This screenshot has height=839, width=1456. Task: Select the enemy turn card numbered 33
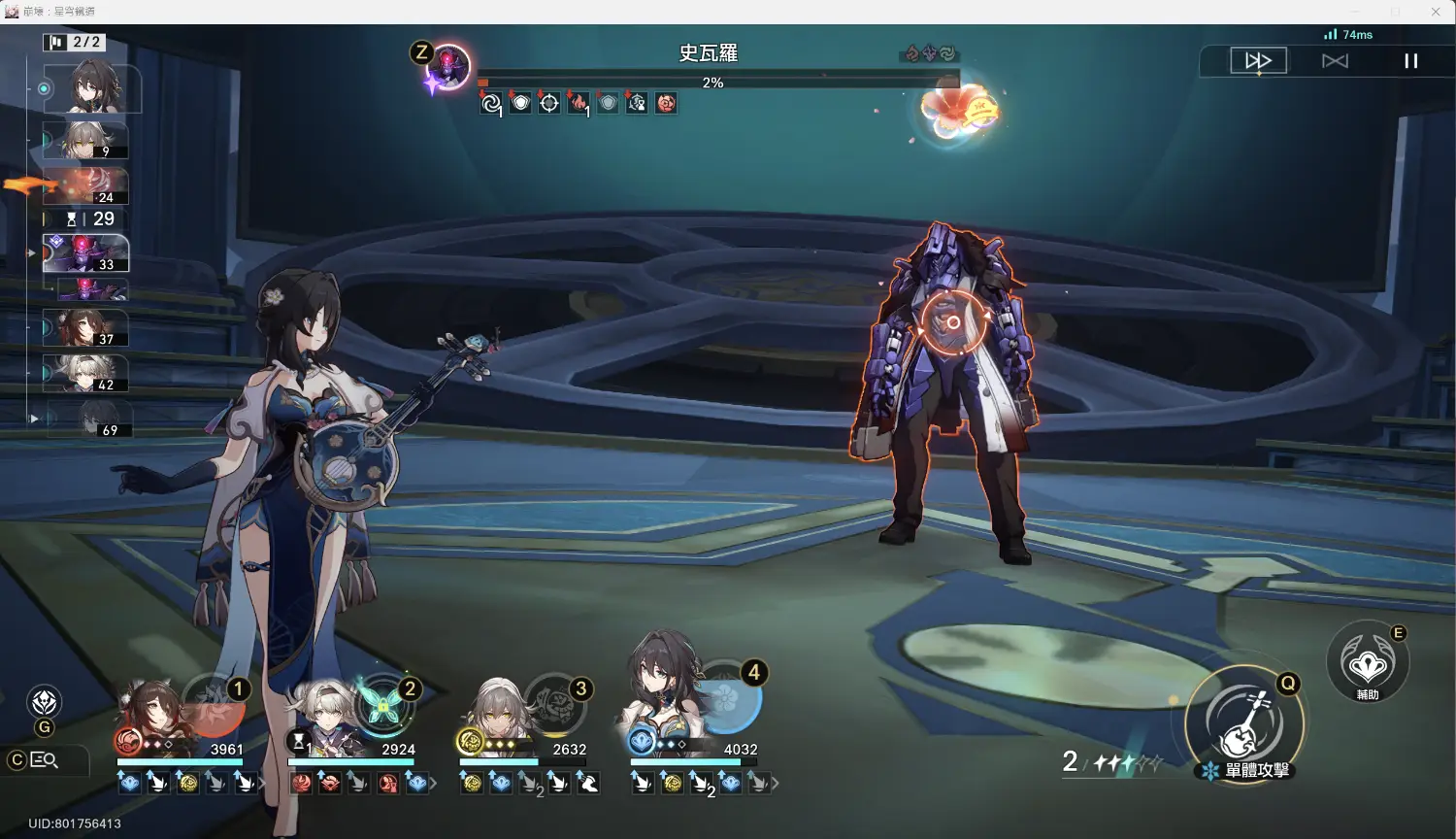(x=85, y=252)
